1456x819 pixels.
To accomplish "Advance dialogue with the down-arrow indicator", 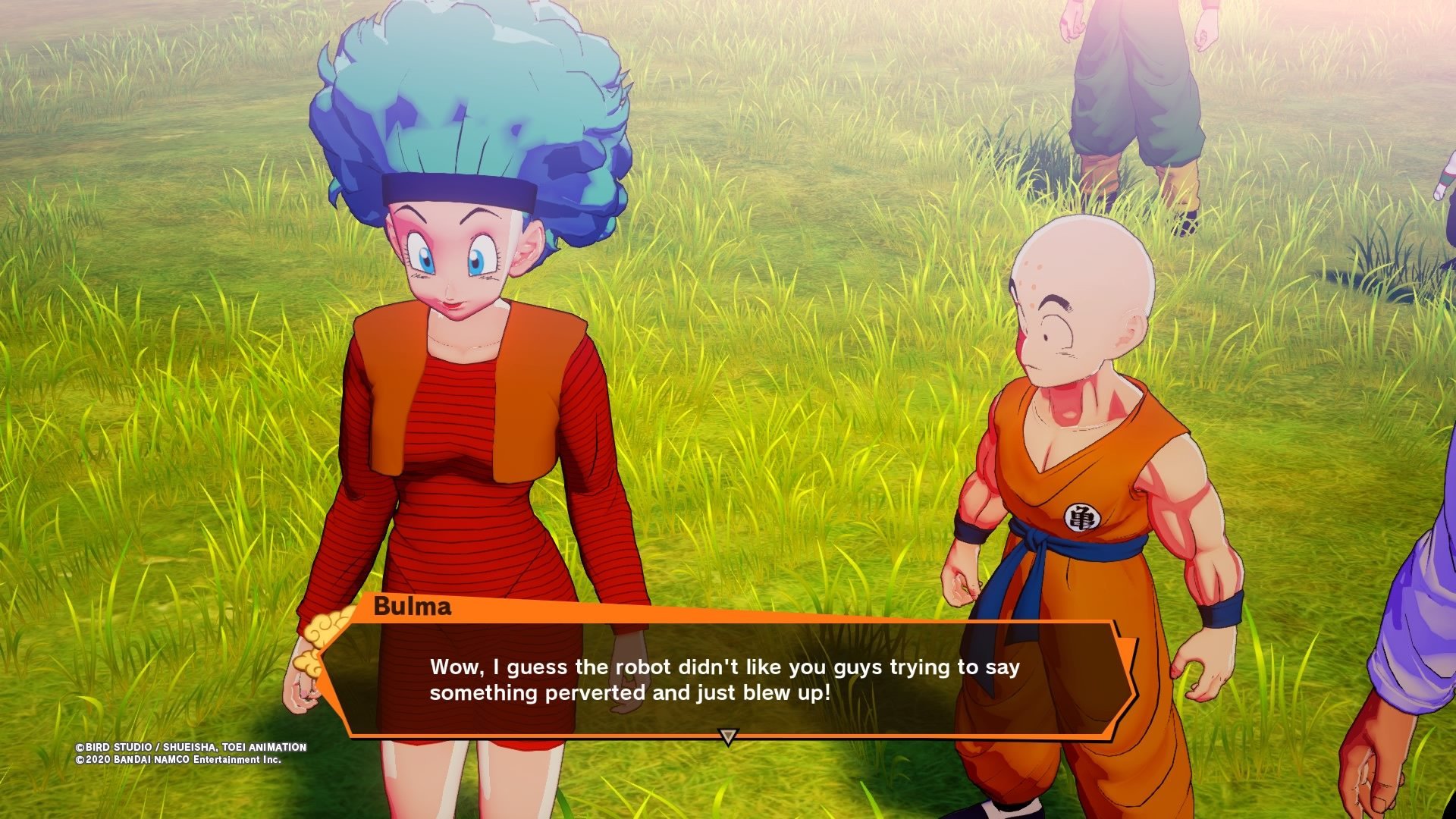I will [x=728, y=736].
